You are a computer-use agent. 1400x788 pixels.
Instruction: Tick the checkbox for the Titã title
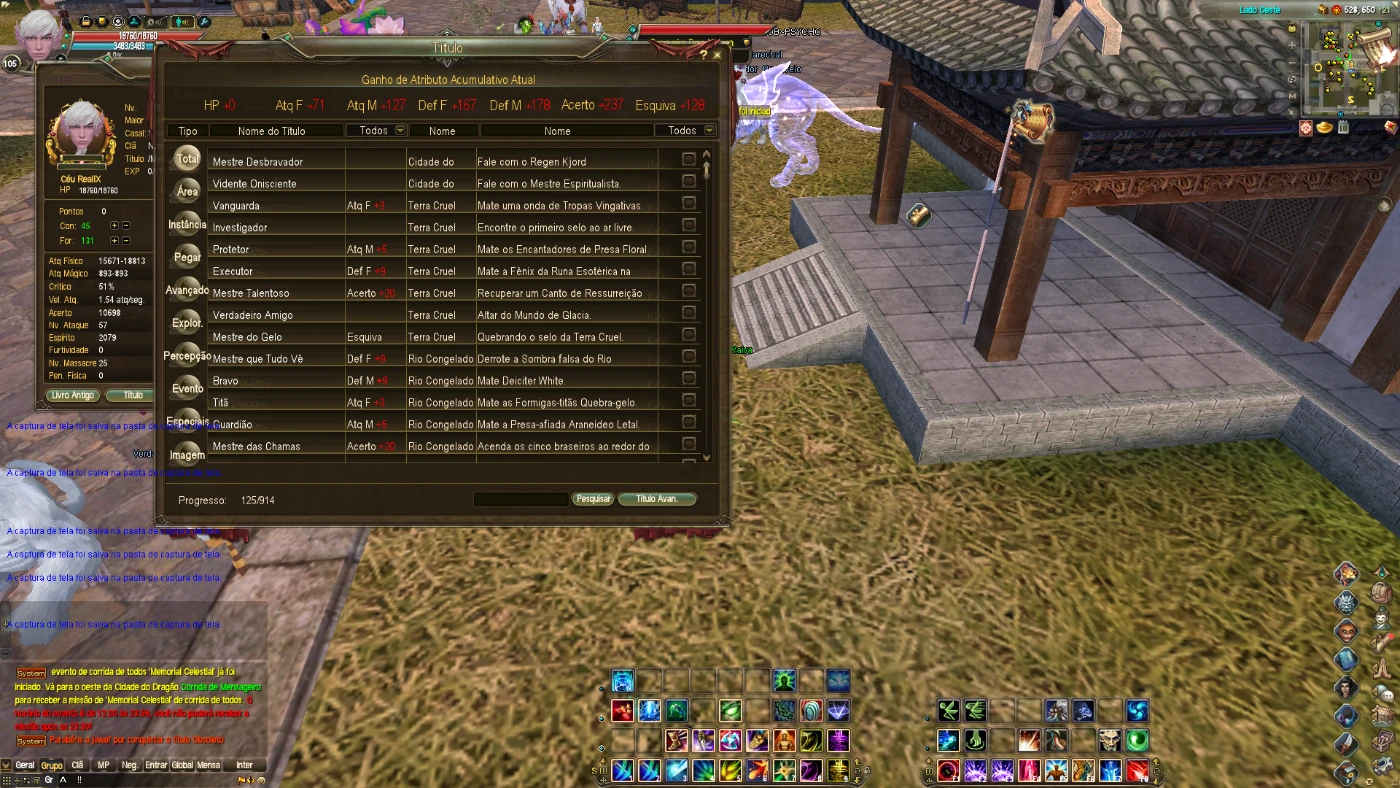(x=688, y=401)
